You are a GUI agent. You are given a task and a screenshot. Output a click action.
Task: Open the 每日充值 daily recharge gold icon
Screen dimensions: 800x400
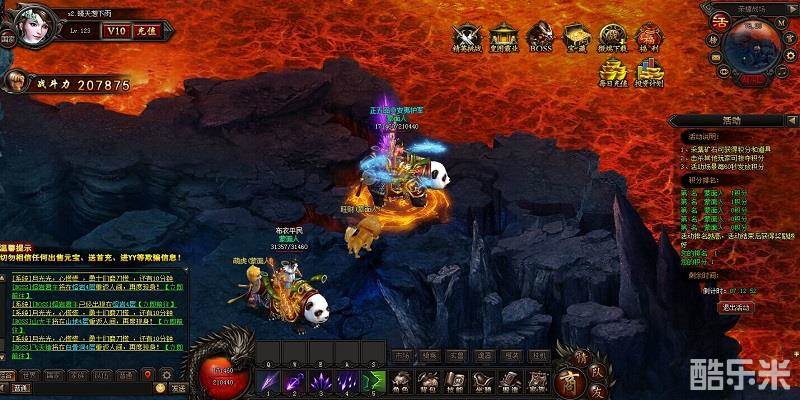(x=612, y=74)
